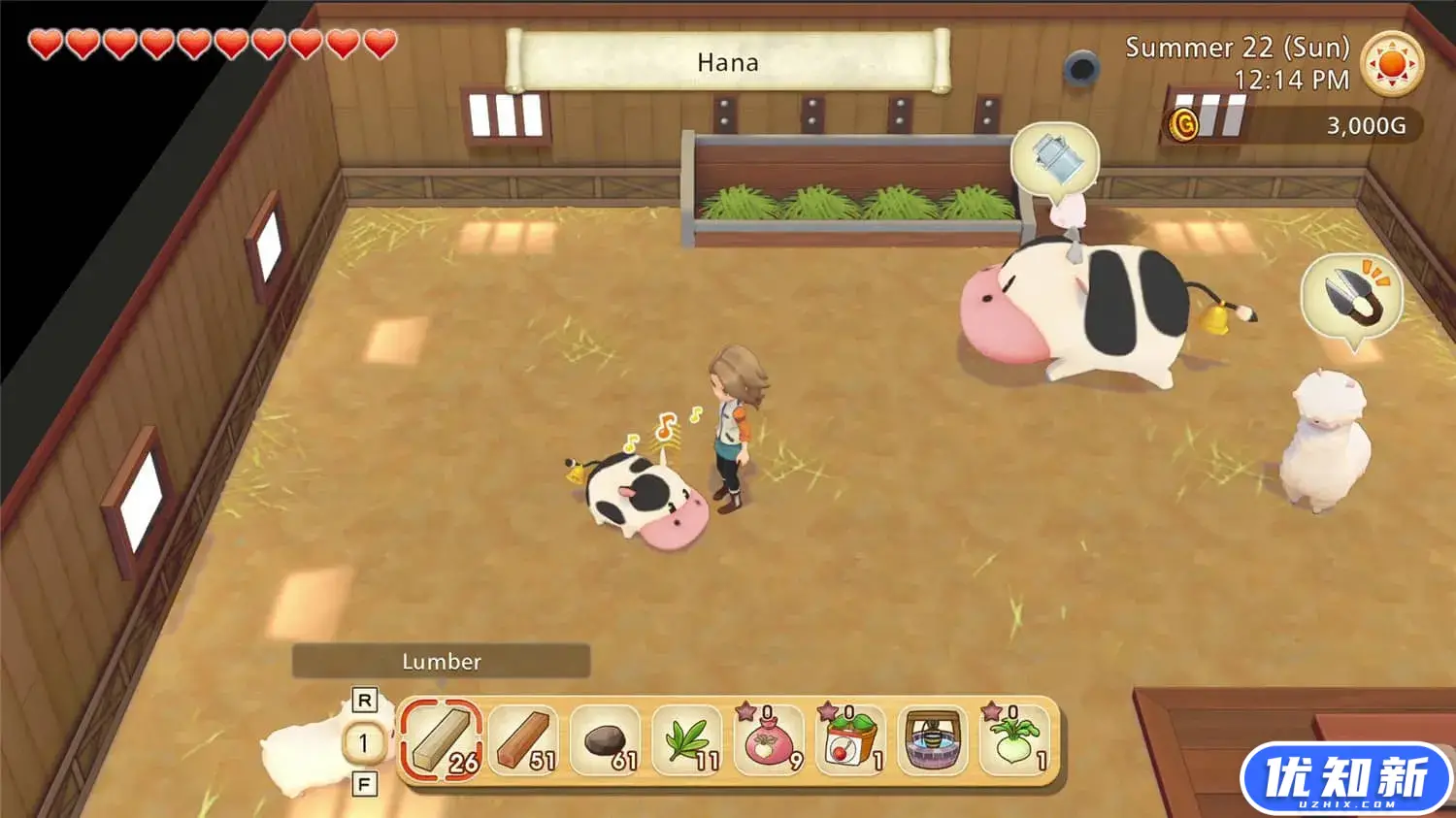1456x818 pixels.
Task: Click the milker bubble above the cow
Action: [x=1054, y=158]
